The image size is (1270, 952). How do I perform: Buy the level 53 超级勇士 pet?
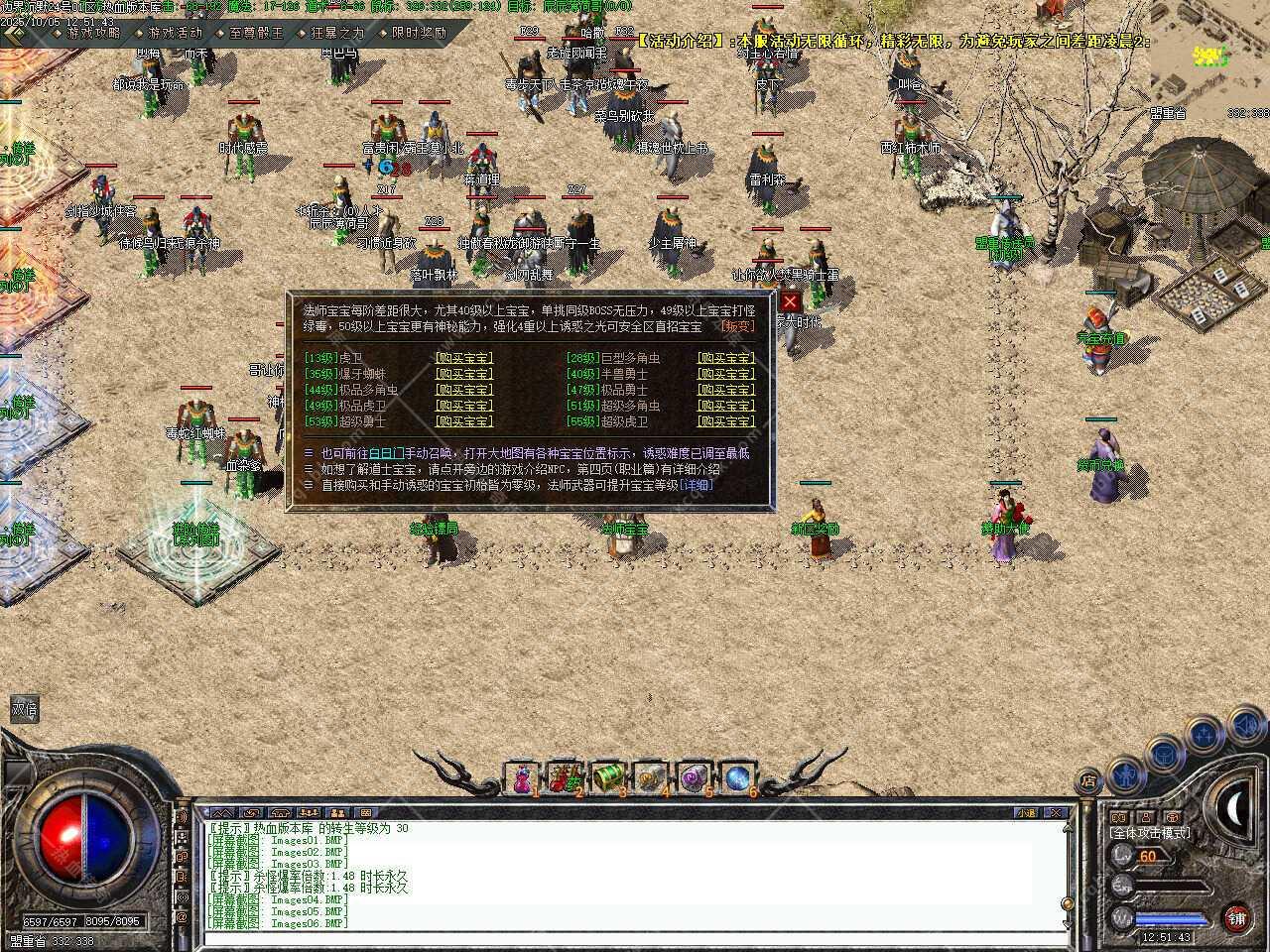click(463, 421)
